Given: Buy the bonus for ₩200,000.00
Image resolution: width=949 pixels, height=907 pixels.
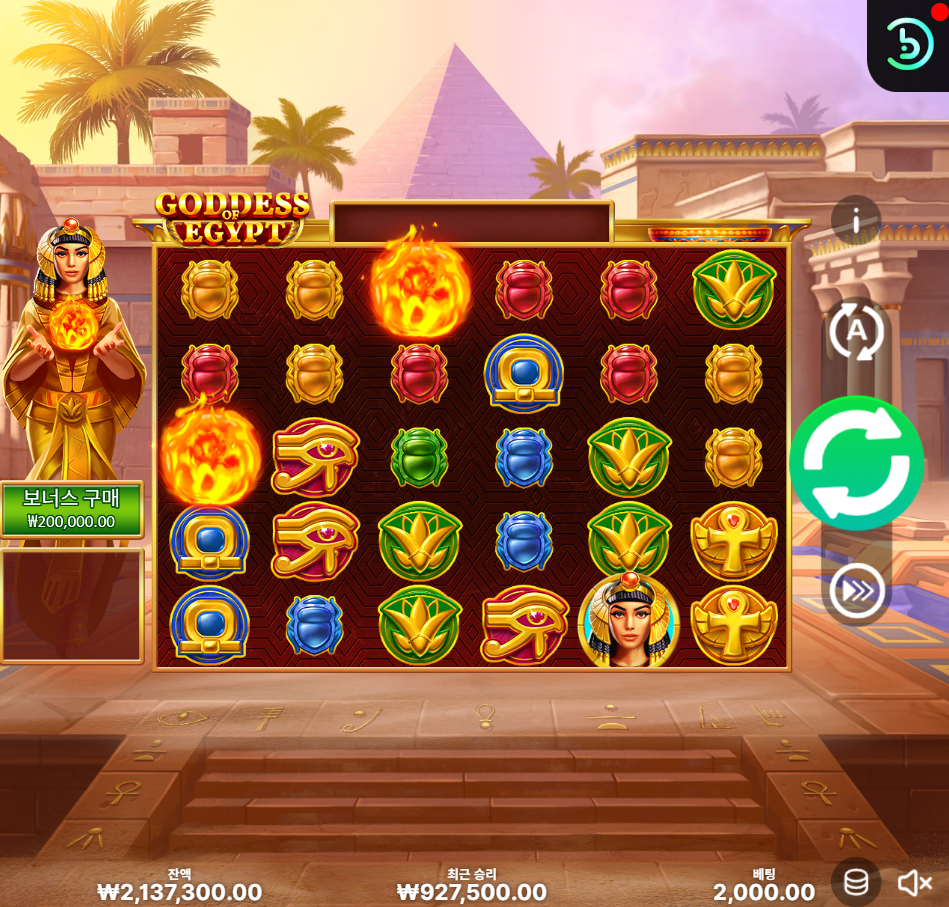Looking at the screenshot, I should click(x=71, y=509).
